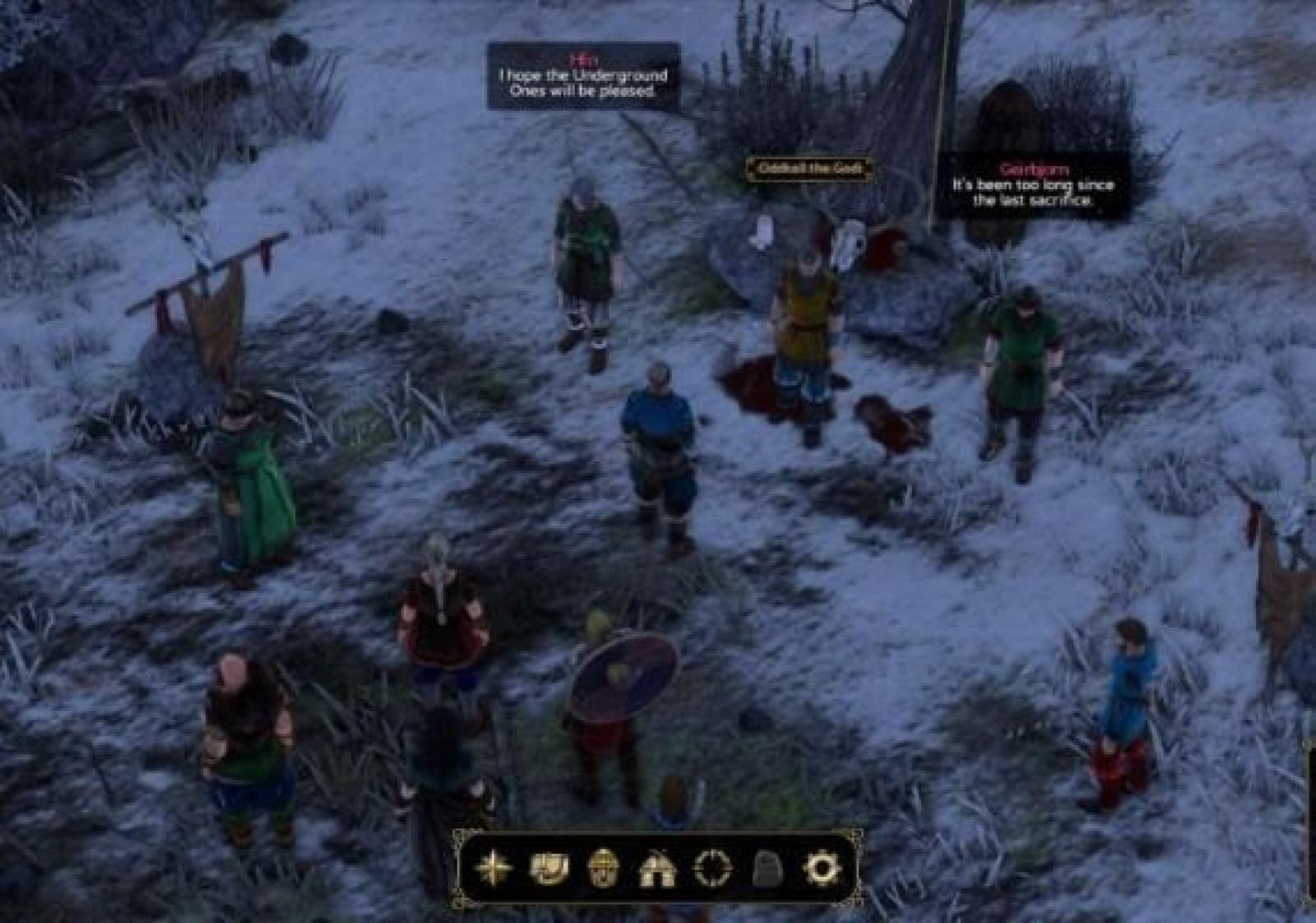The height and width of the screenshot is (923, 1316).
Task: Click the Oddkell the Godi name label
Action: (809, 169)
